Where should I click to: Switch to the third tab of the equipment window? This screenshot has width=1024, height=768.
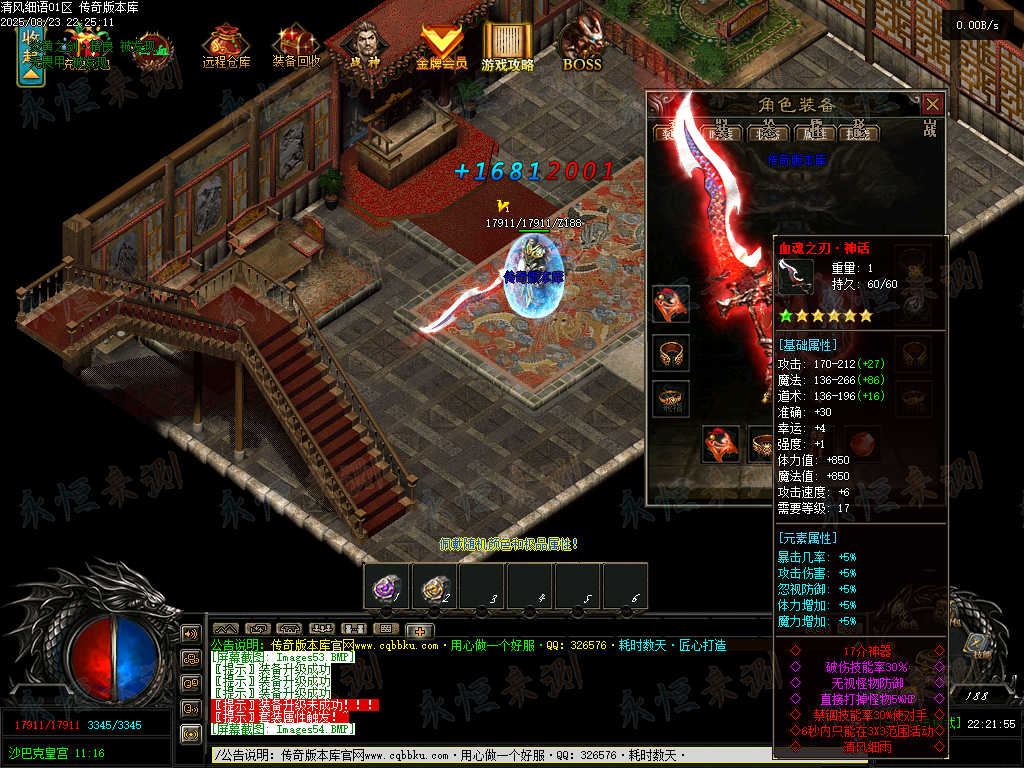point(769,133)
